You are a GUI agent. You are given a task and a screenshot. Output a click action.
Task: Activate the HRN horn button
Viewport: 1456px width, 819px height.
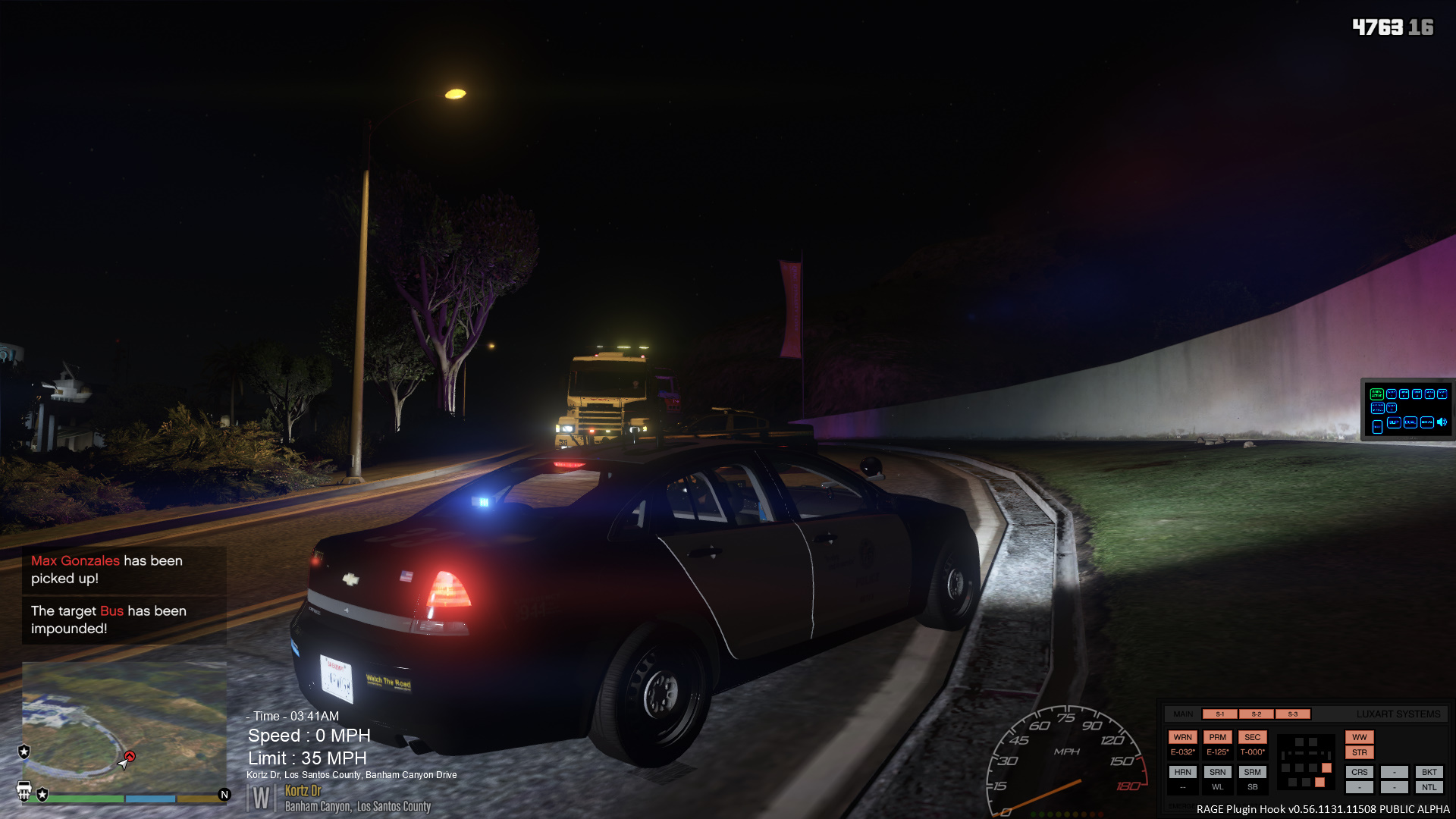(x=1182, y=772)
